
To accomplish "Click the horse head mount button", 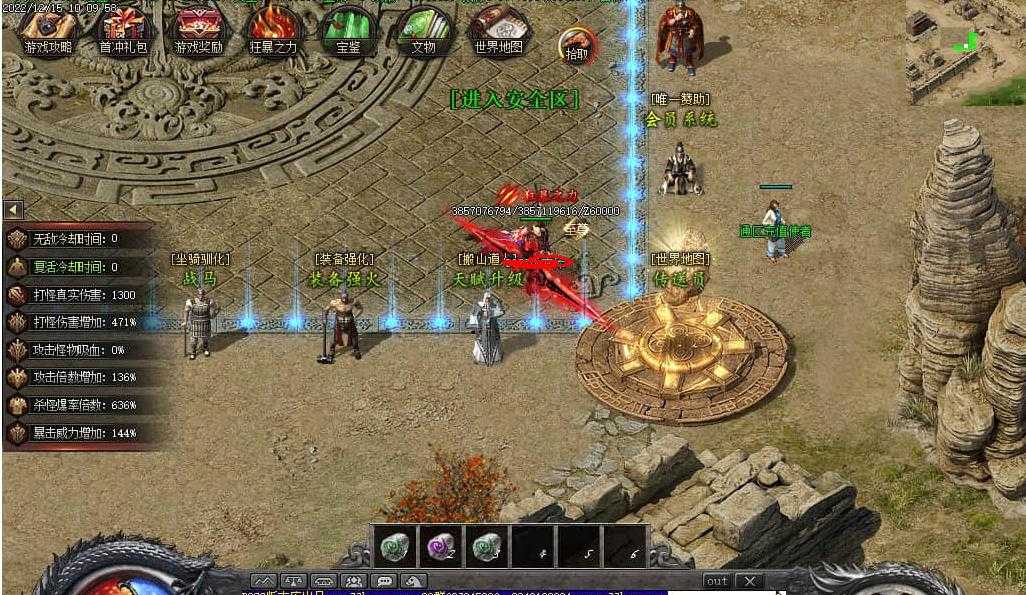I will pyautogui.click(x=413, y=581).
